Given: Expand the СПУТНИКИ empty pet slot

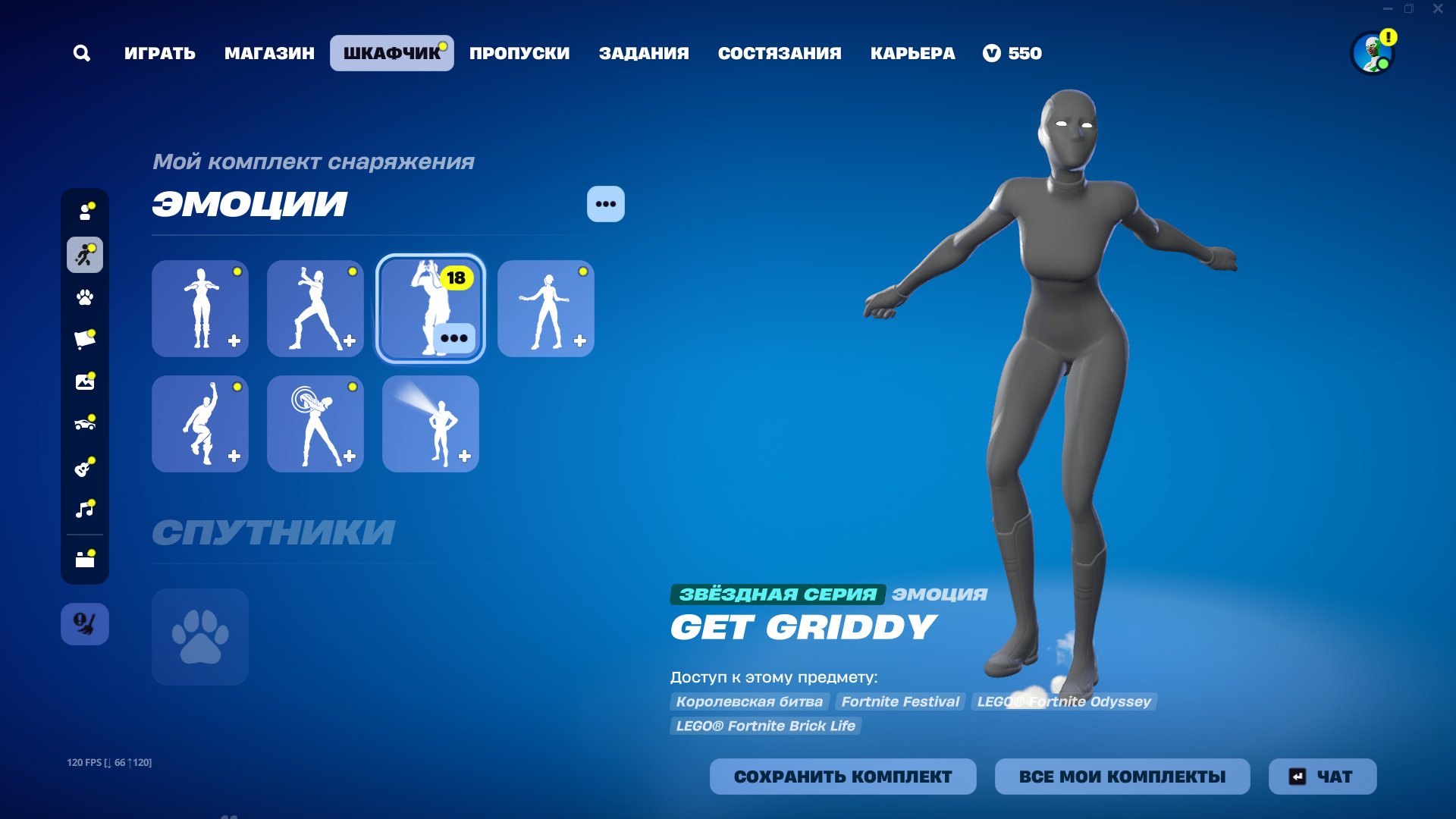Looking at the screenshot, I should (x=199, y=637).
